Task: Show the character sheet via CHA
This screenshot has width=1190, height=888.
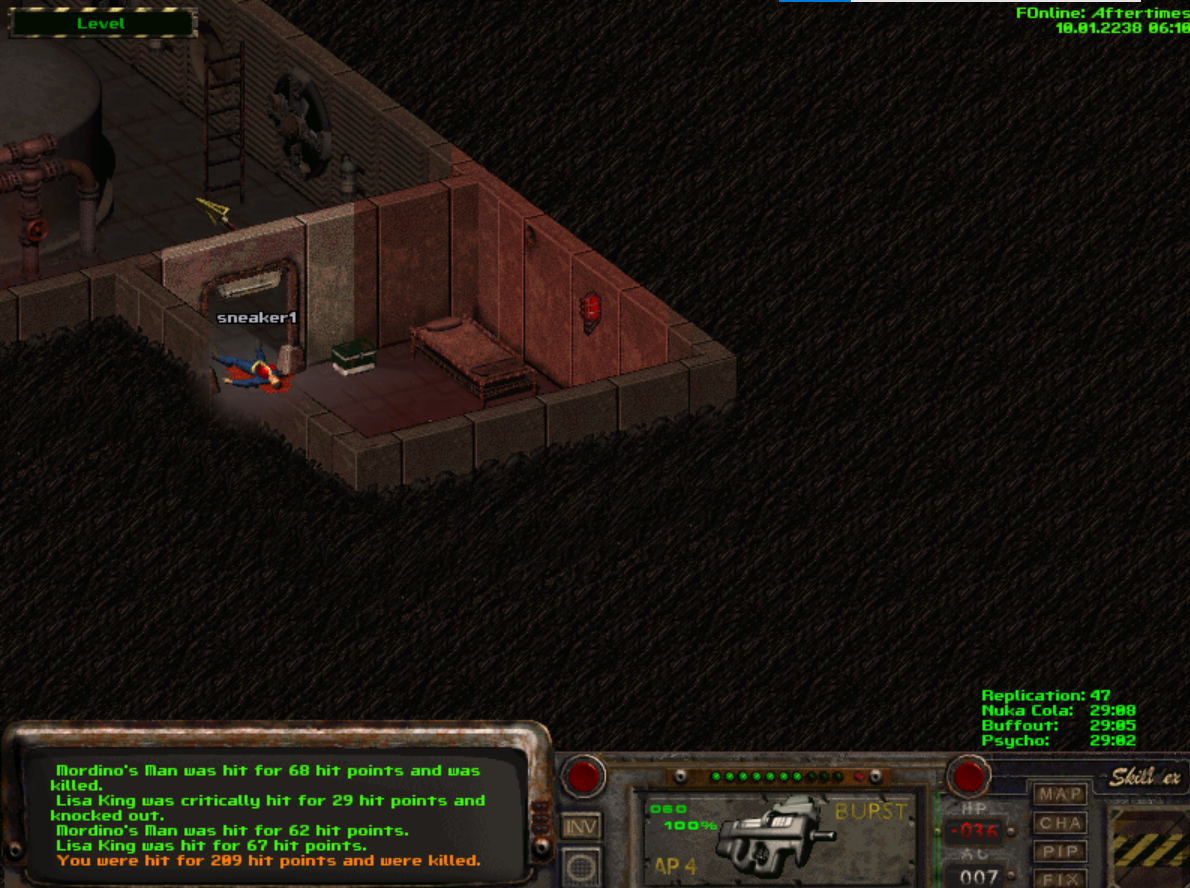Action: tap(1060, 824)
